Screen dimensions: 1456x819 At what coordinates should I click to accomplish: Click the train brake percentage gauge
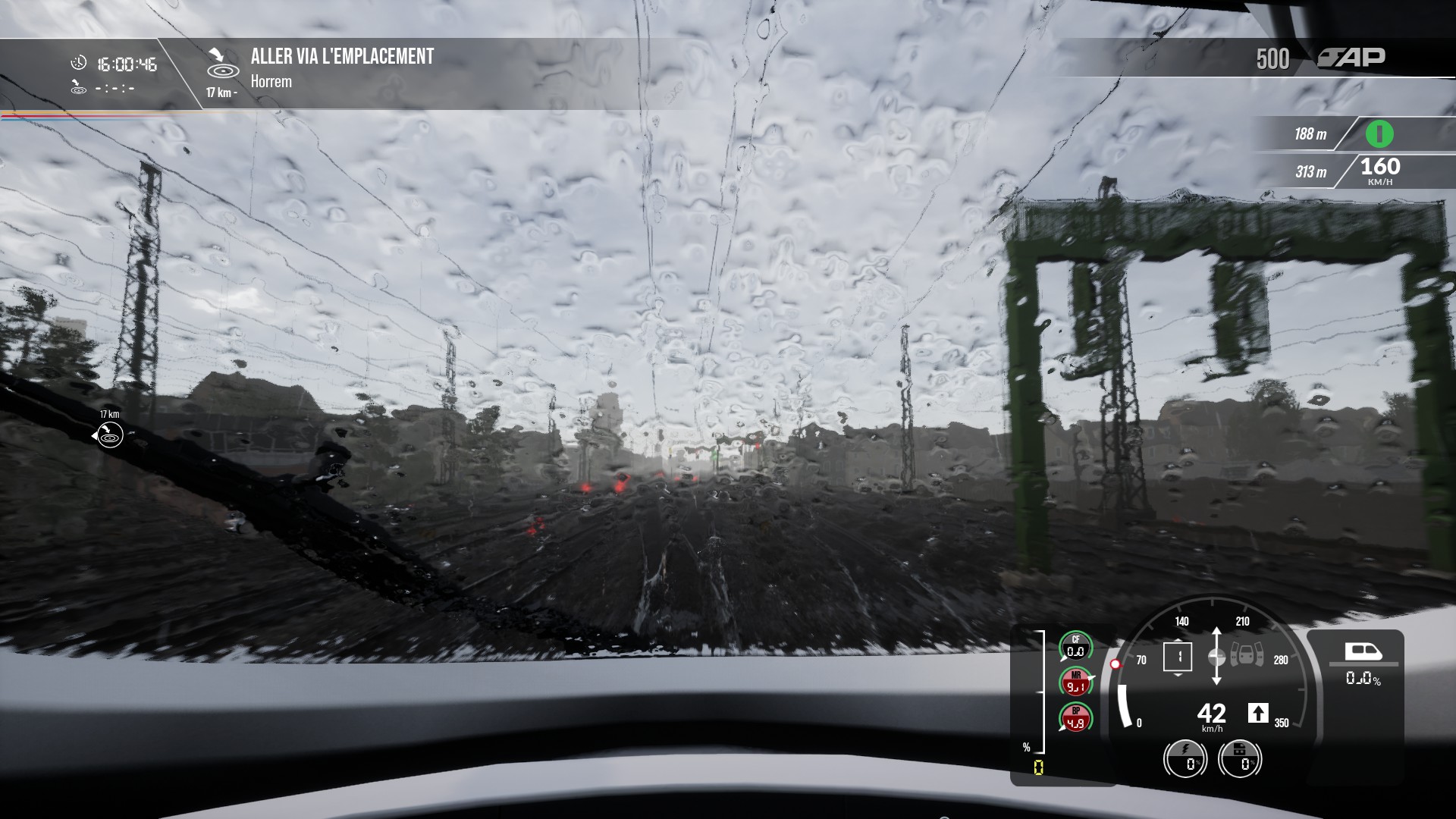point(1240,759)
